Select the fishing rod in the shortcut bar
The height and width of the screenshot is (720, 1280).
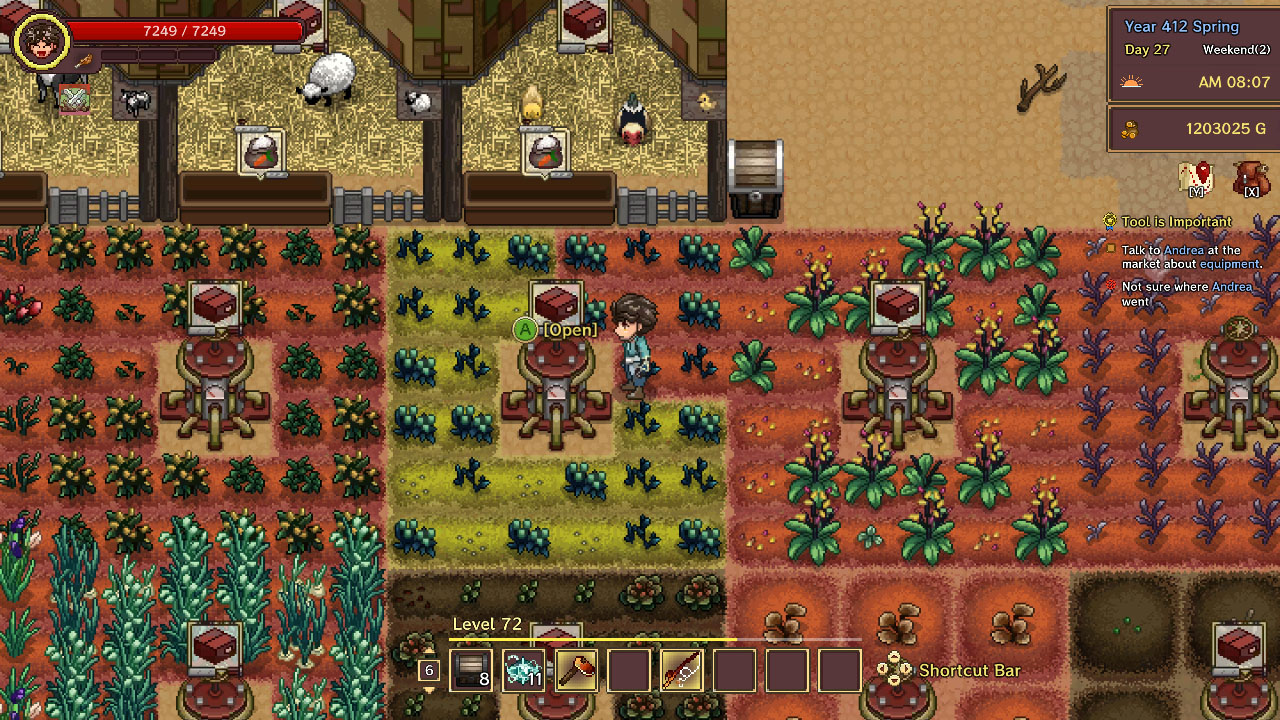[681, 669]
